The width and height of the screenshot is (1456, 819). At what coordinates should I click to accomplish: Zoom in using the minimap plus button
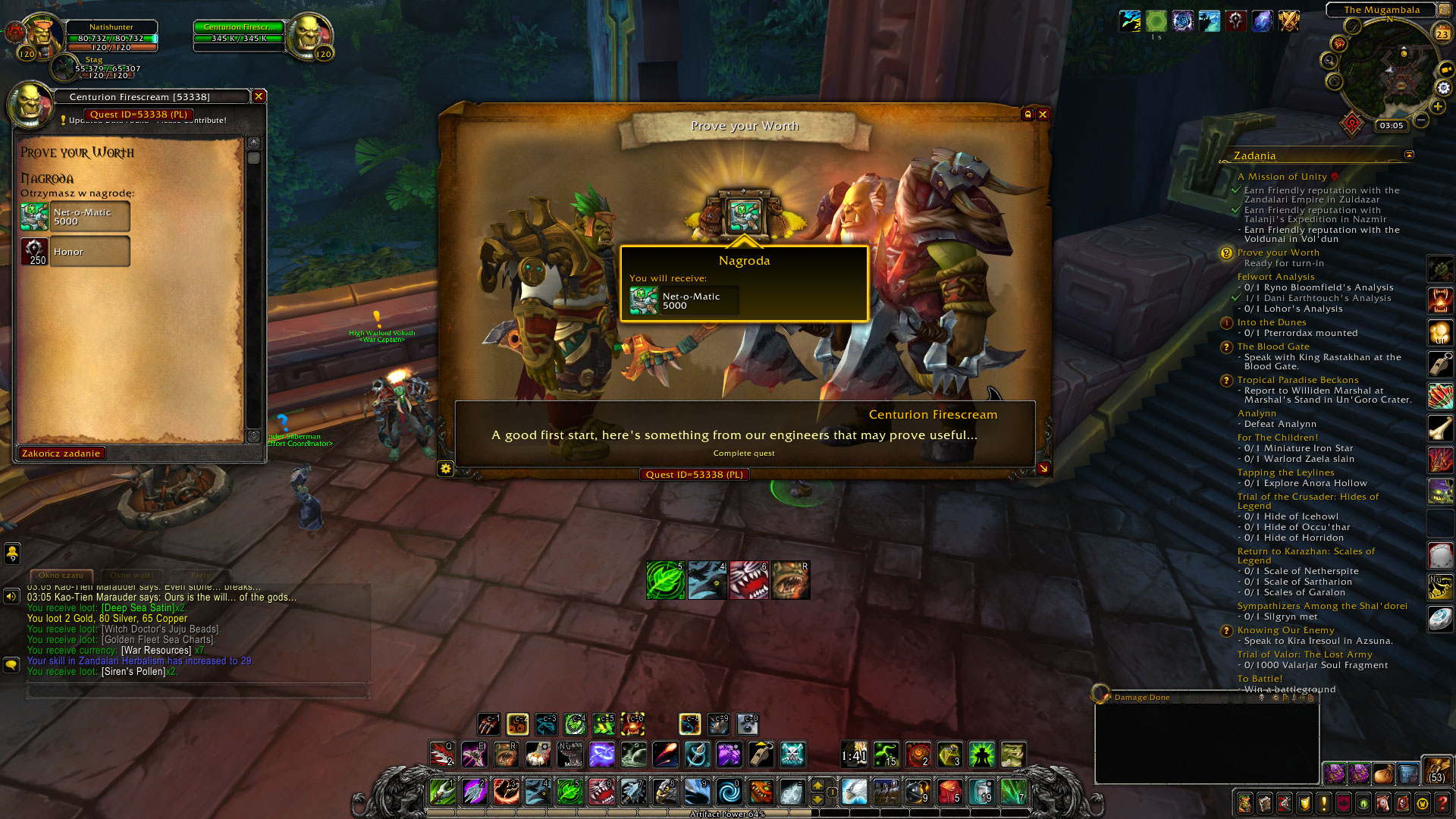pos(1436,107)
